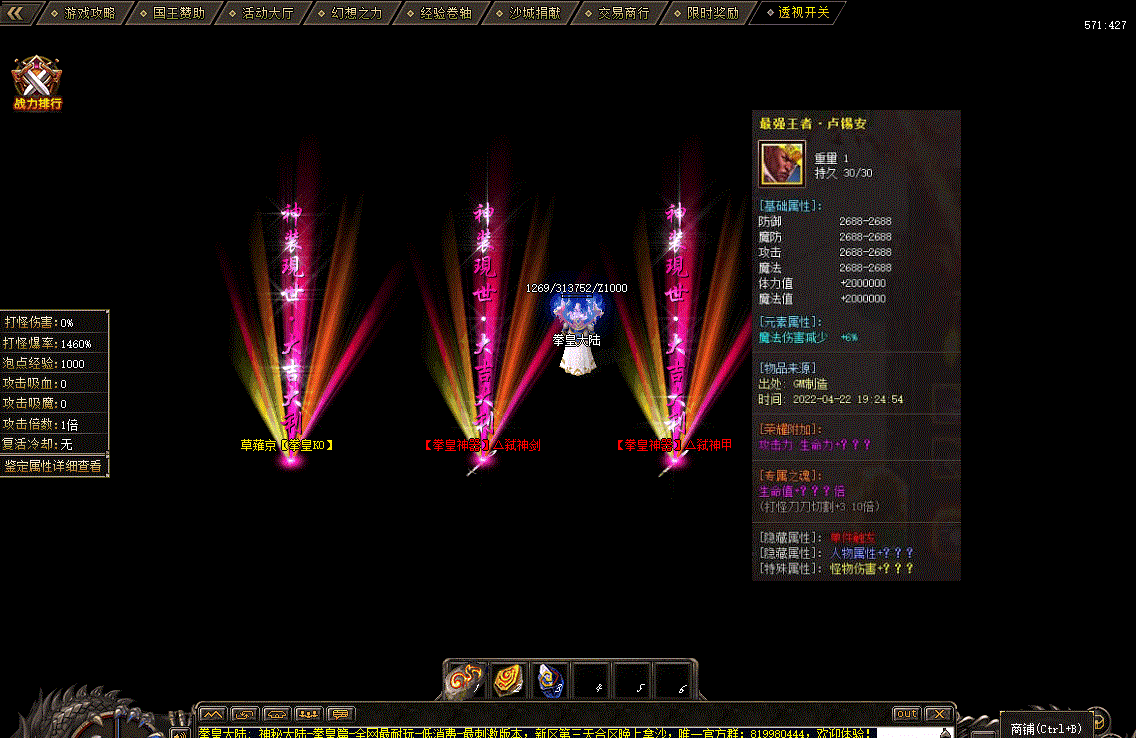Use the orange scroll item in the second hotbar slot
This screenshot has height=738, width=1136.
(507, 680)
